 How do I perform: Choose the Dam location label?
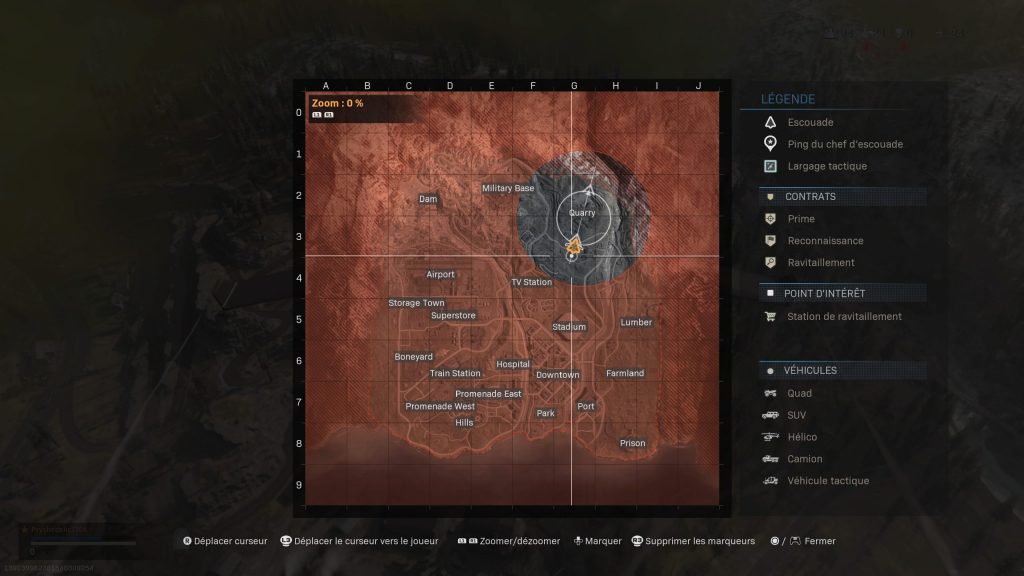(x=428, y=200)
